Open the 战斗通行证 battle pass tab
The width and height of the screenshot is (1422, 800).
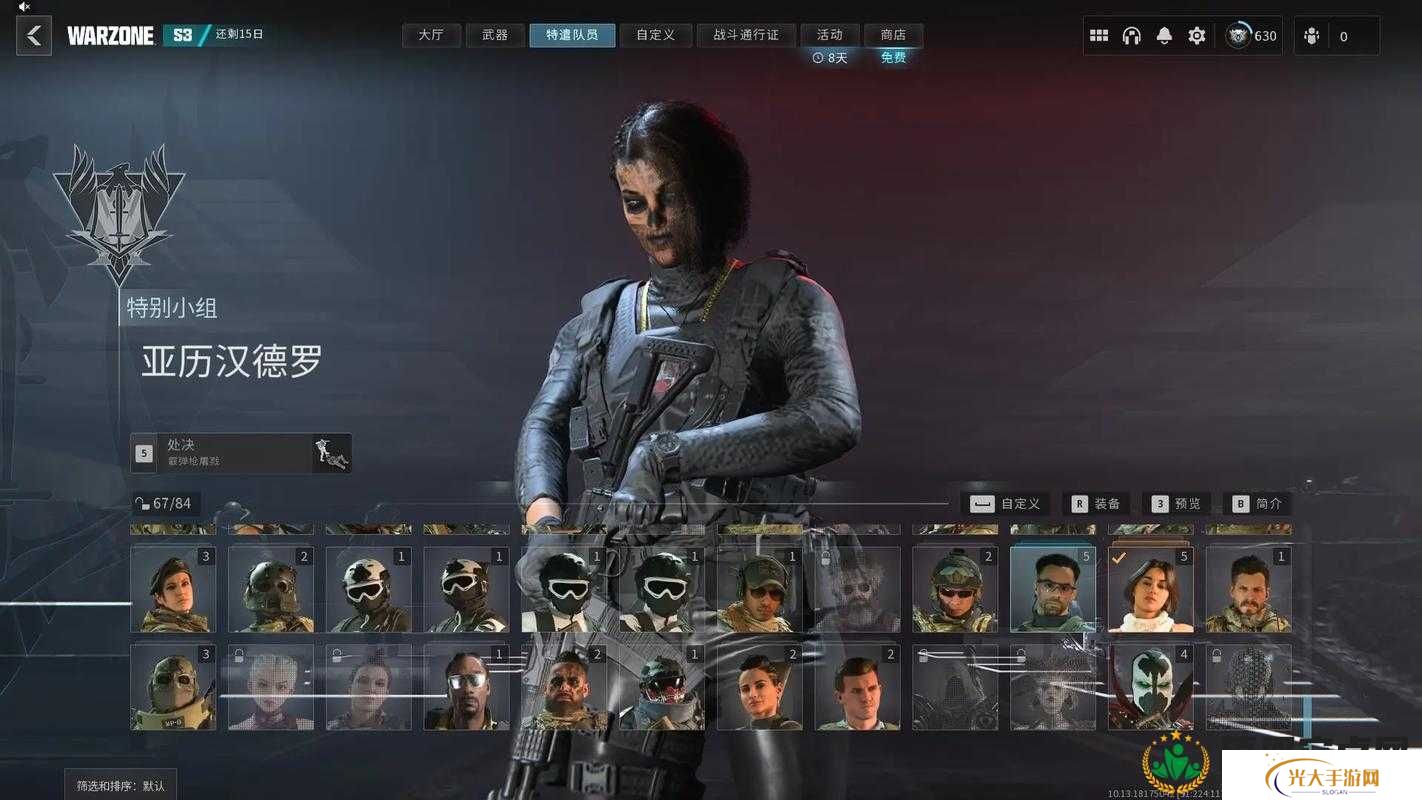(x=745, y=35)
